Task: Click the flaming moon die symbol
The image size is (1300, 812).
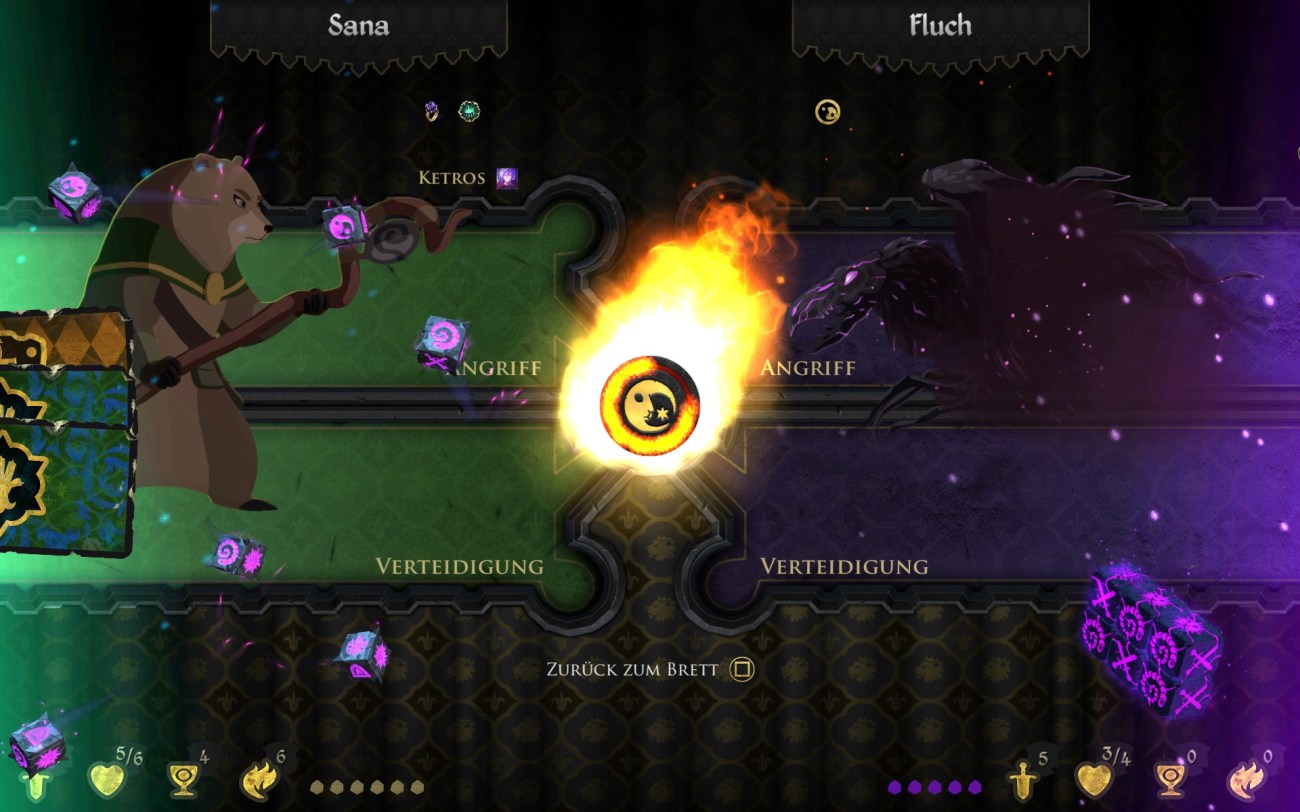Action: 649,404
